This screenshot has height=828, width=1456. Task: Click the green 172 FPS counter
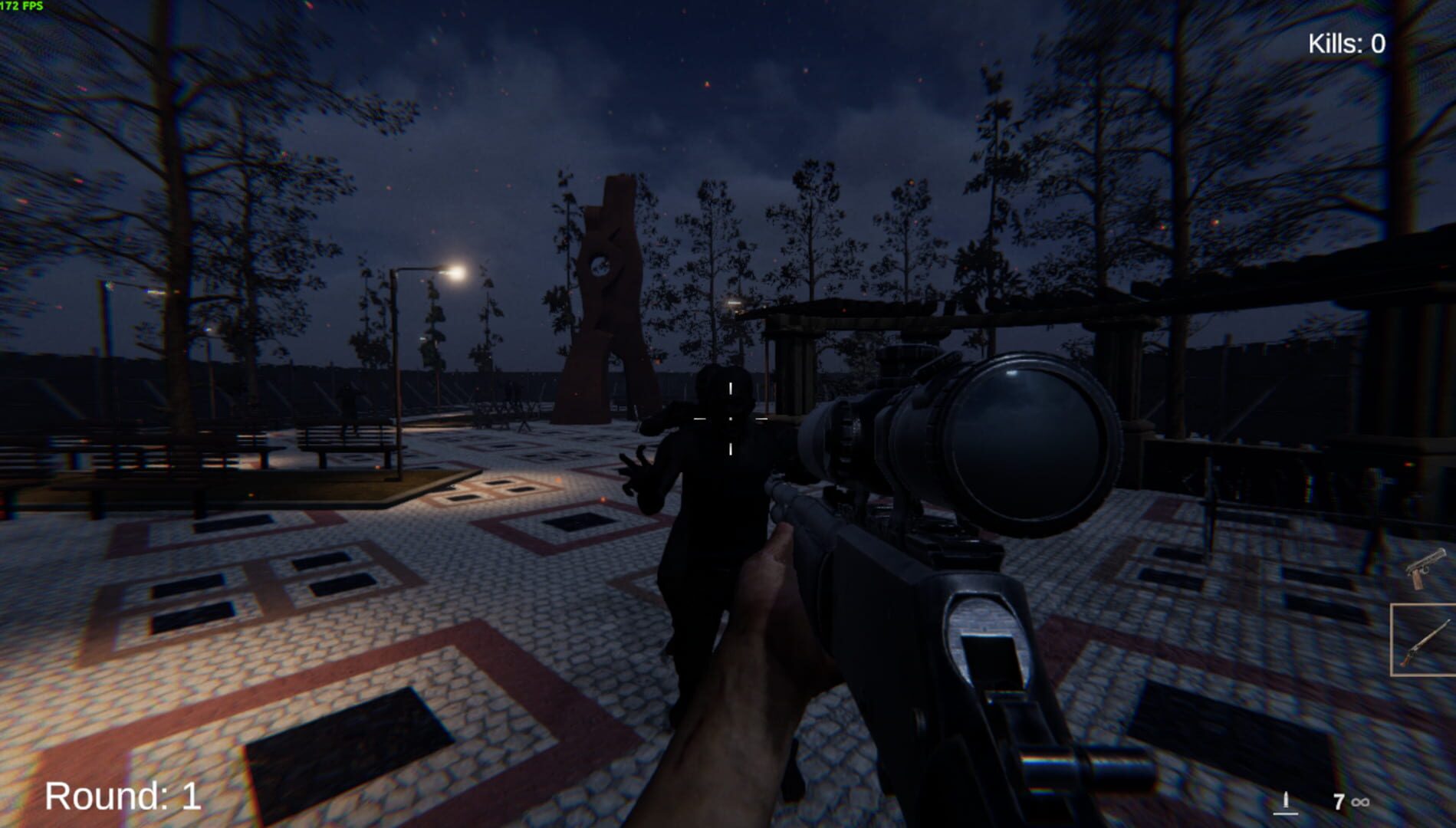(21, 8)
